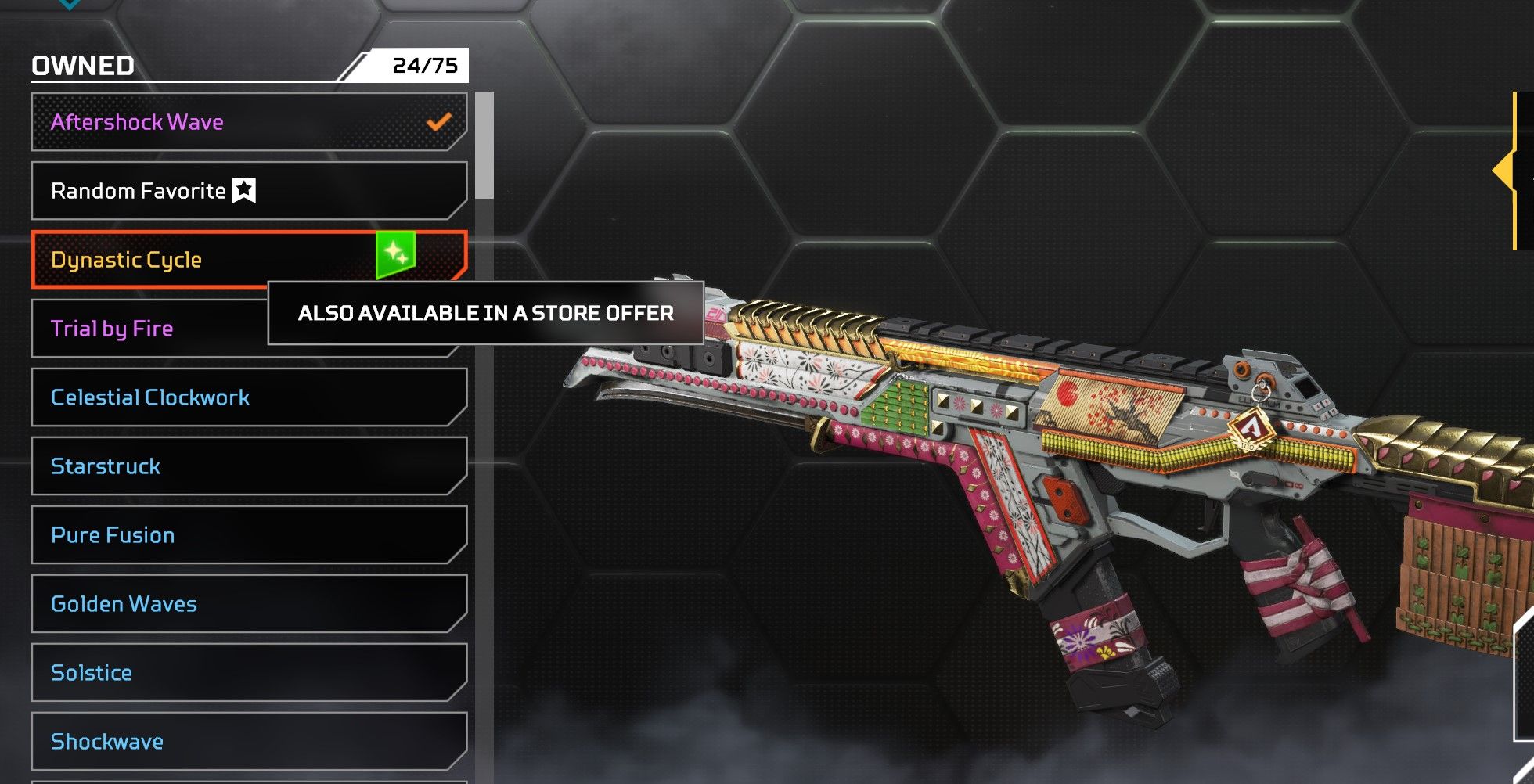
Task: Choose the Solstice skin
Action: click(235, 673)
